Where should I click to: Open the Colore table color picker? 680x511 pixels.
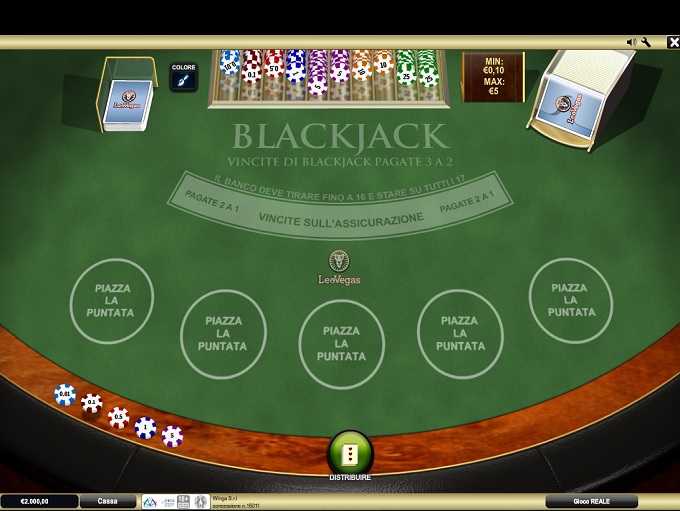pyautogui.click(x=184, y=78)
